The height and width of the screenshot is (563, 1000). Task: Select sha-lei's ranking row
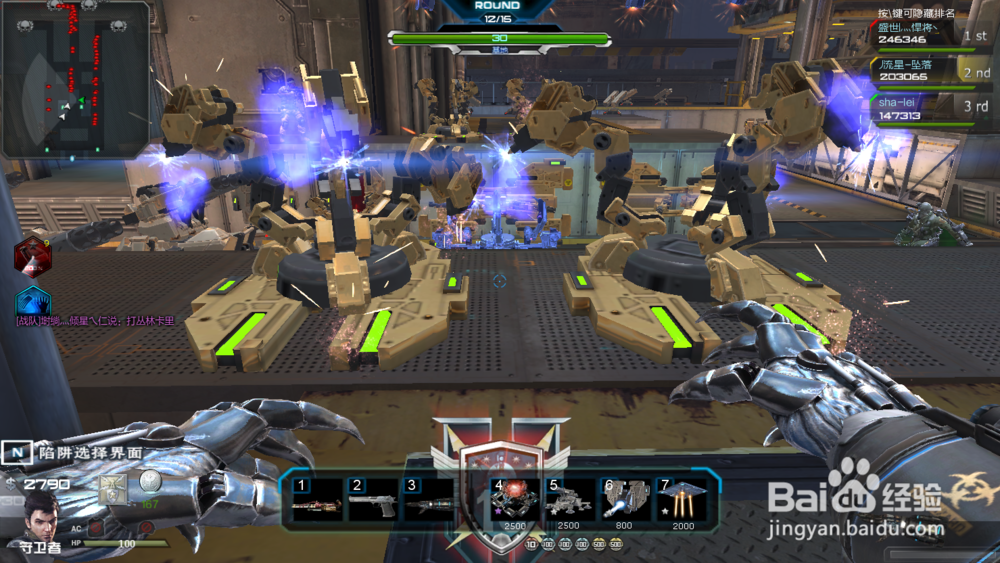[x=930, y=109]
